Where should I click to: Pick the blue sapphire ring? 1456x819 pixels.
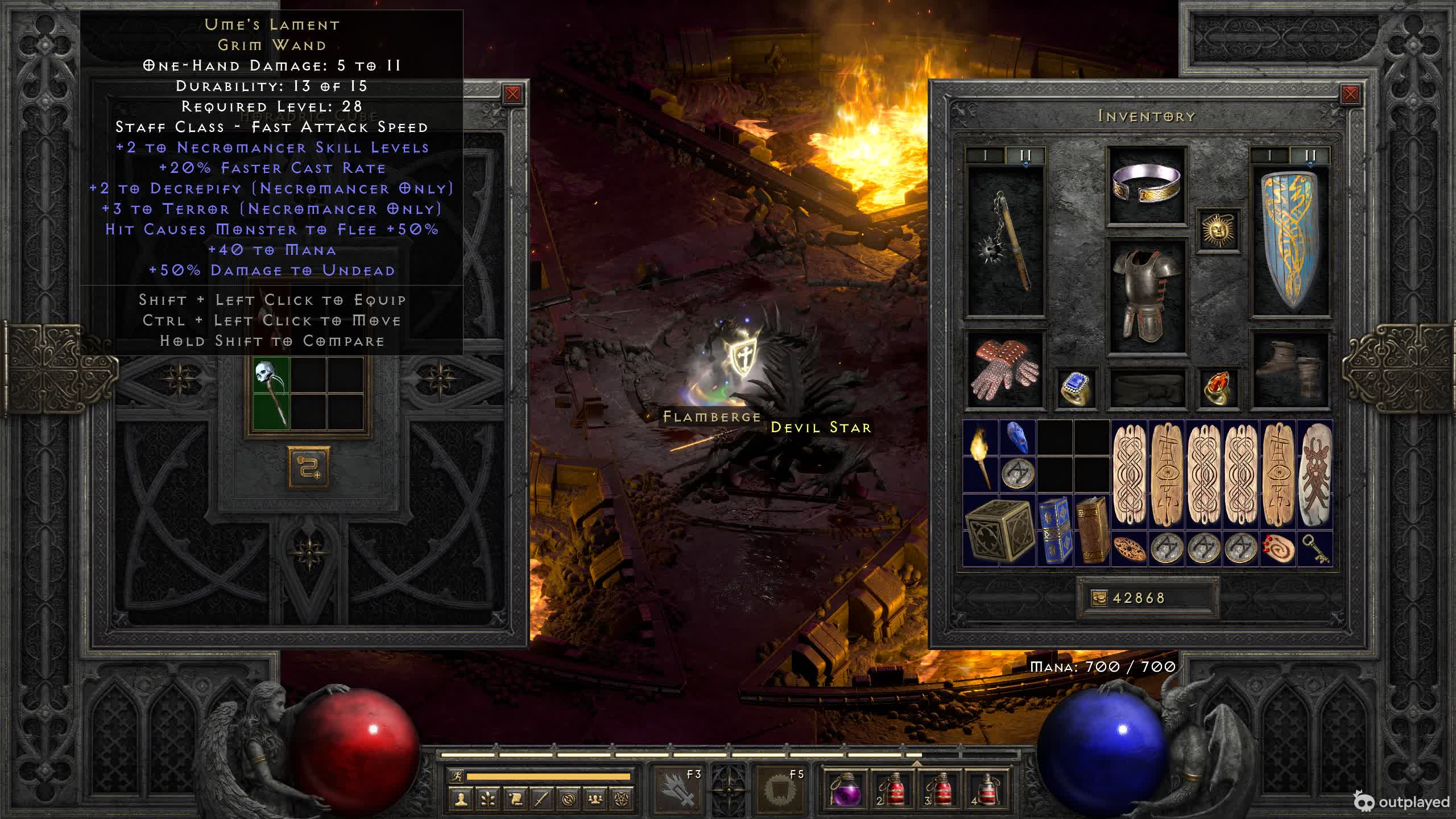[1076, 388]
